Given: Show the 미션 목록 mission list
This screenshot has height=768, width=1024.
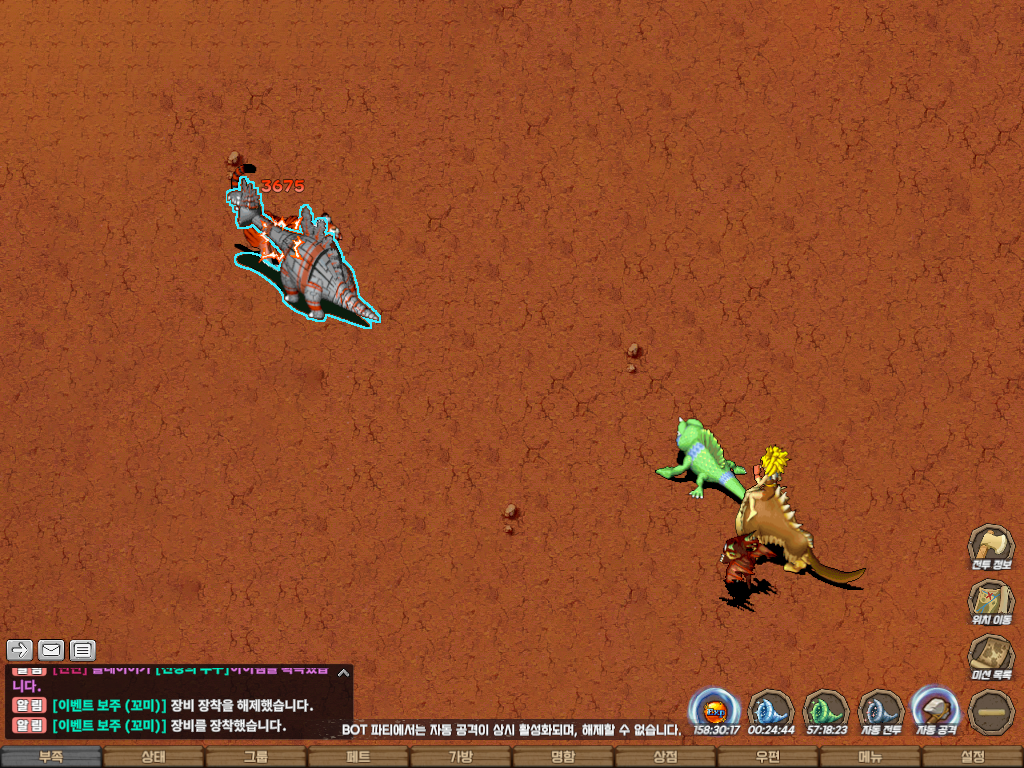Looking at the screenshot, I should tap(990, 655).
